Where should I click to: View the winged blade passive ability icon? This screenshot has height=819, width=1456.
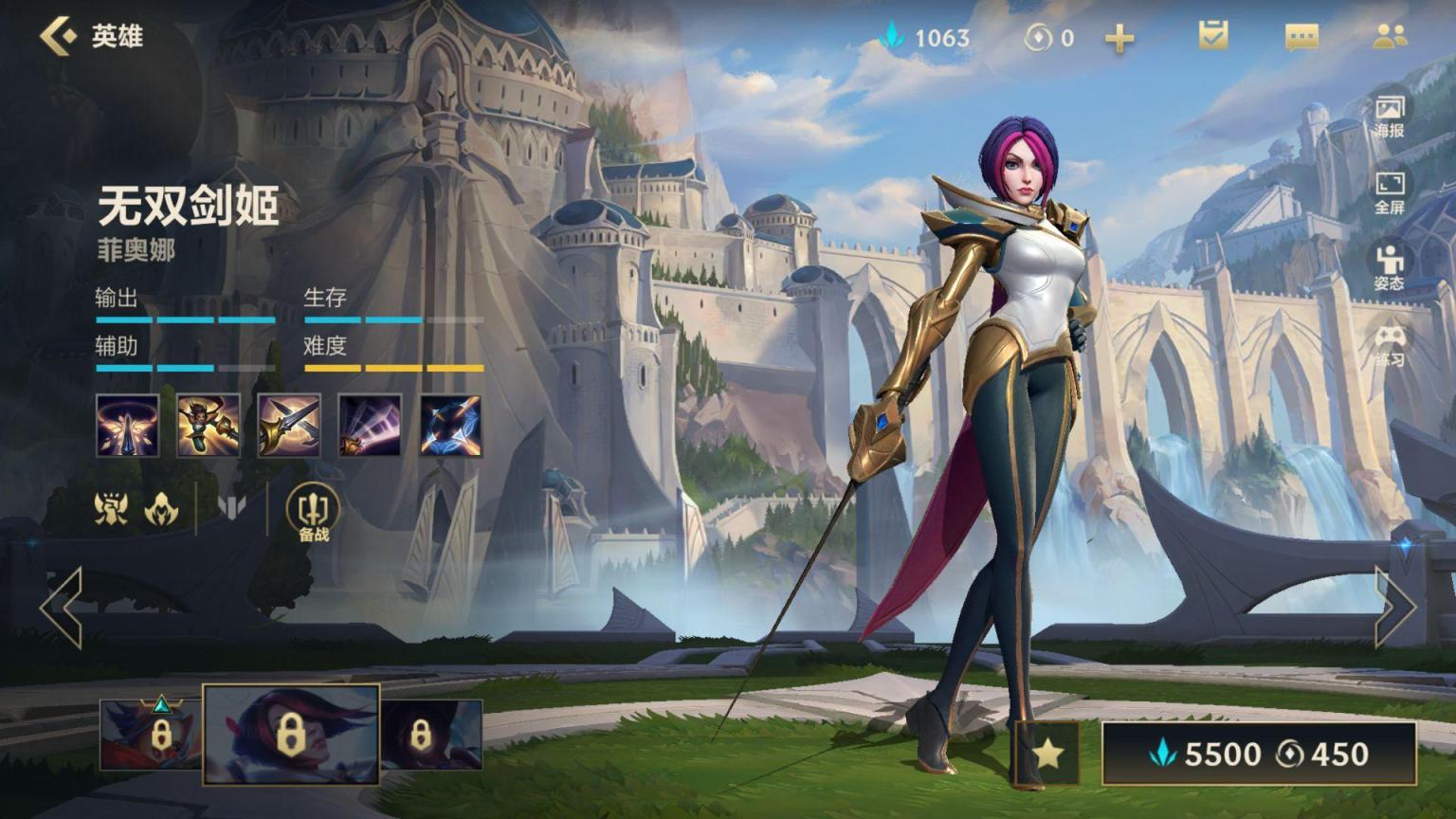tap(127, 426)
